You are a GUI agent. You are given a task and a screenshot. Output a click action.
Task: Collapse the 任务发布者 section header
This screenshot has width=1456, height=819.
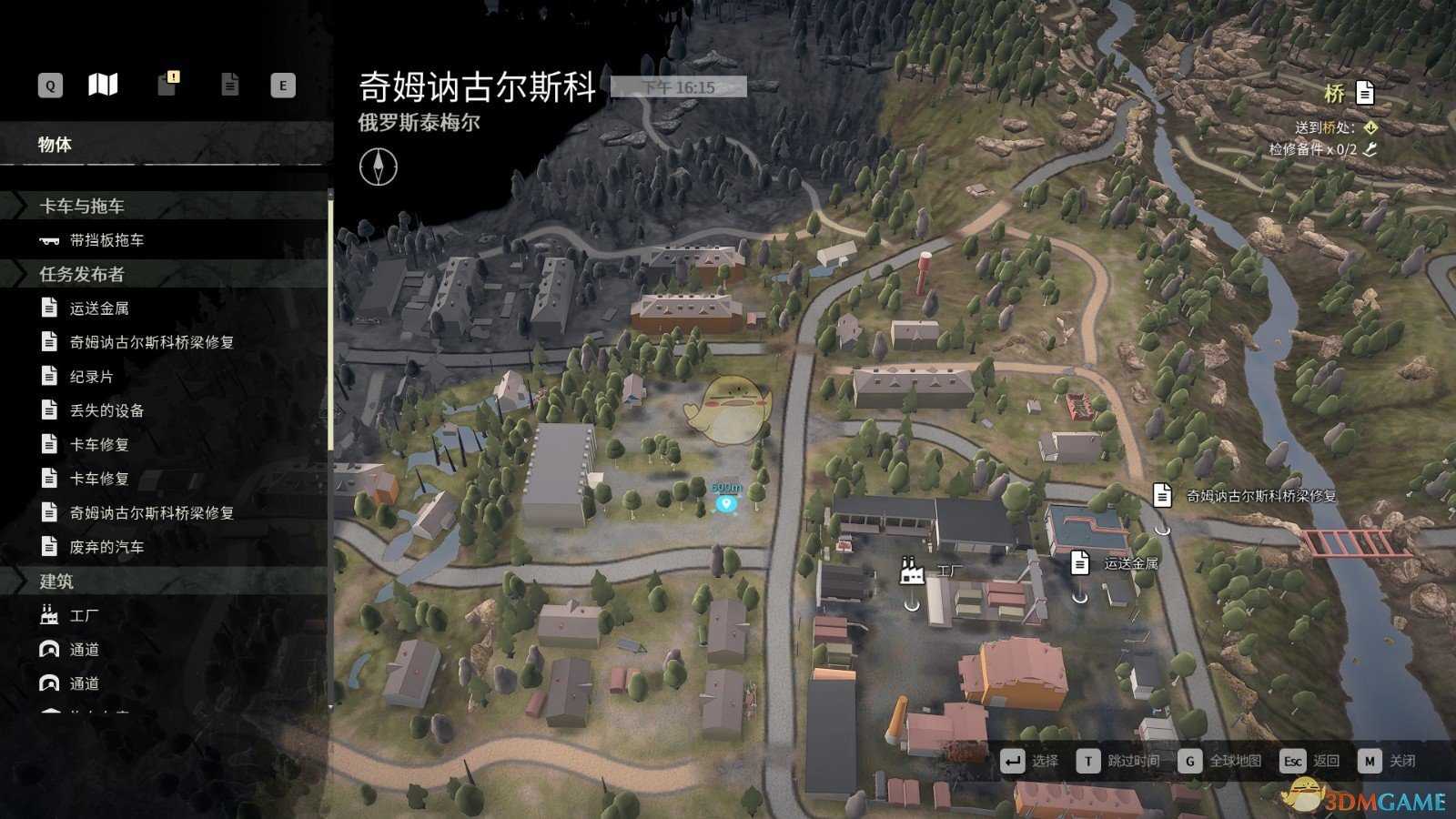[82, 274]
